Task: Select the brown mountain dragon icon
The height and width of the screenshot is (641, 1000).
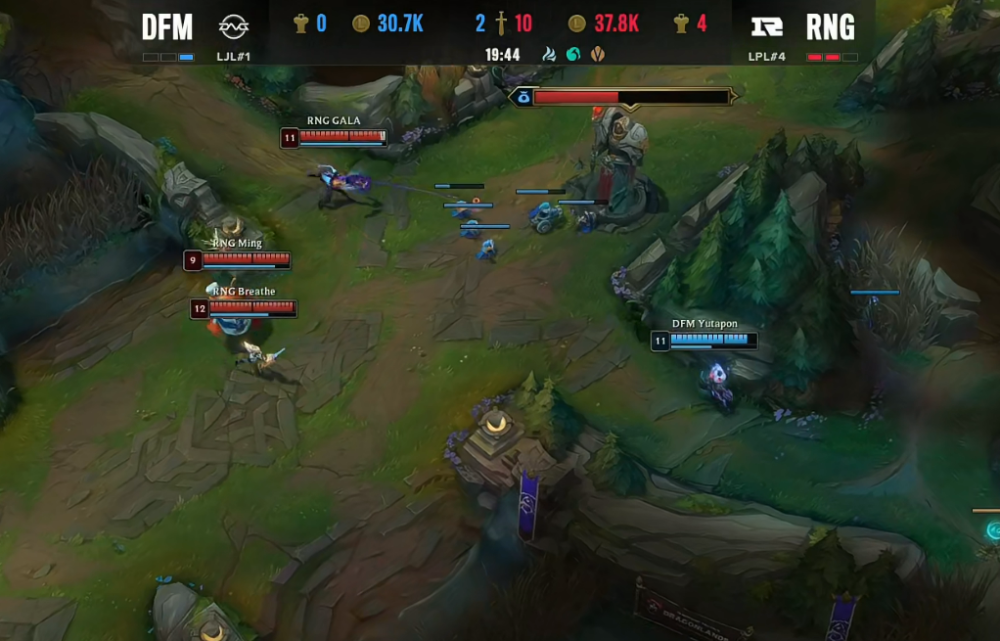Action: click(x=598, y=54)
